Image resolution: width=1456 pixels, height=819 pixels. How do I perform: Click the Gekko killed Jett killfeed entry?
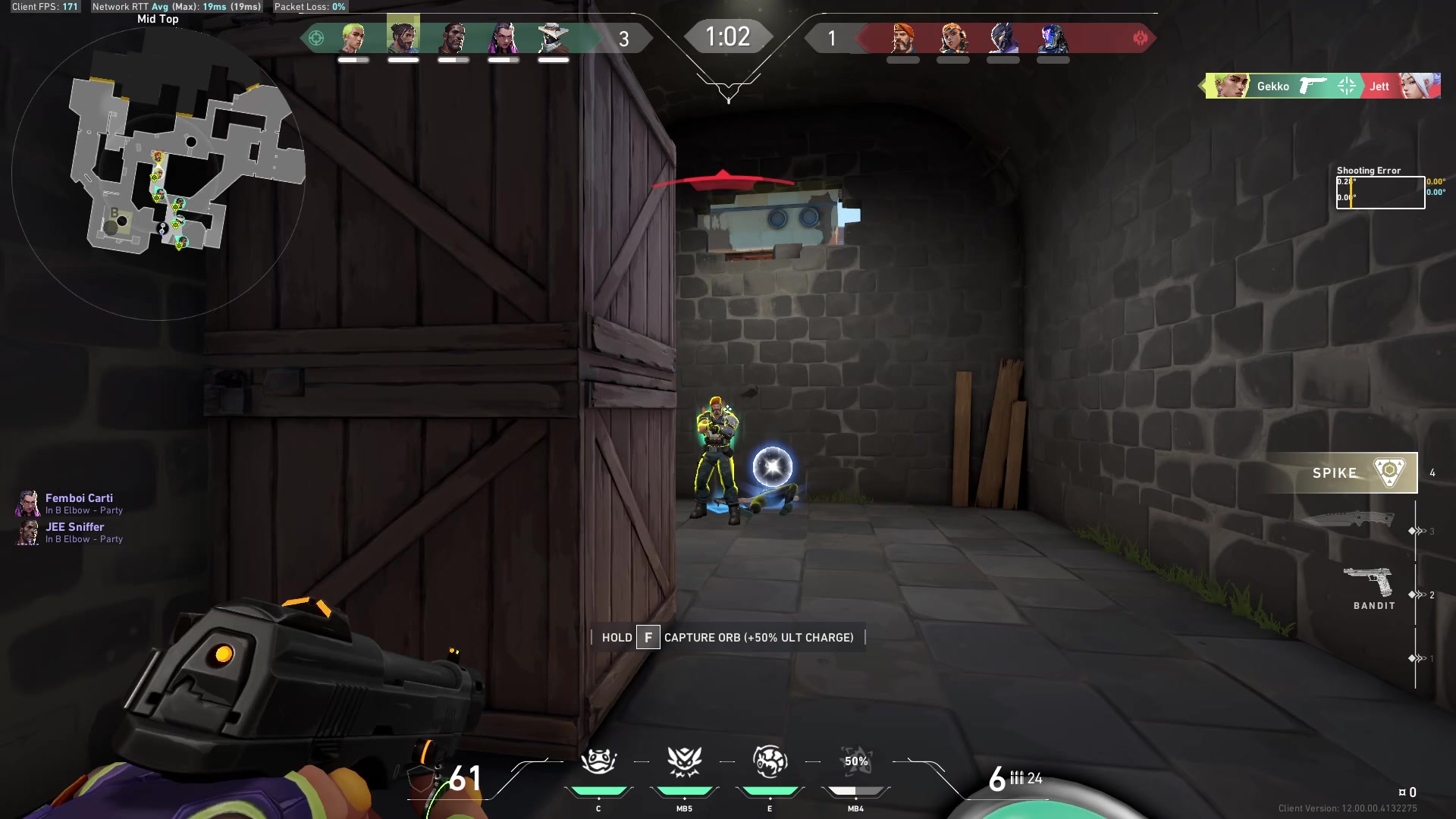click(1322, 86)
